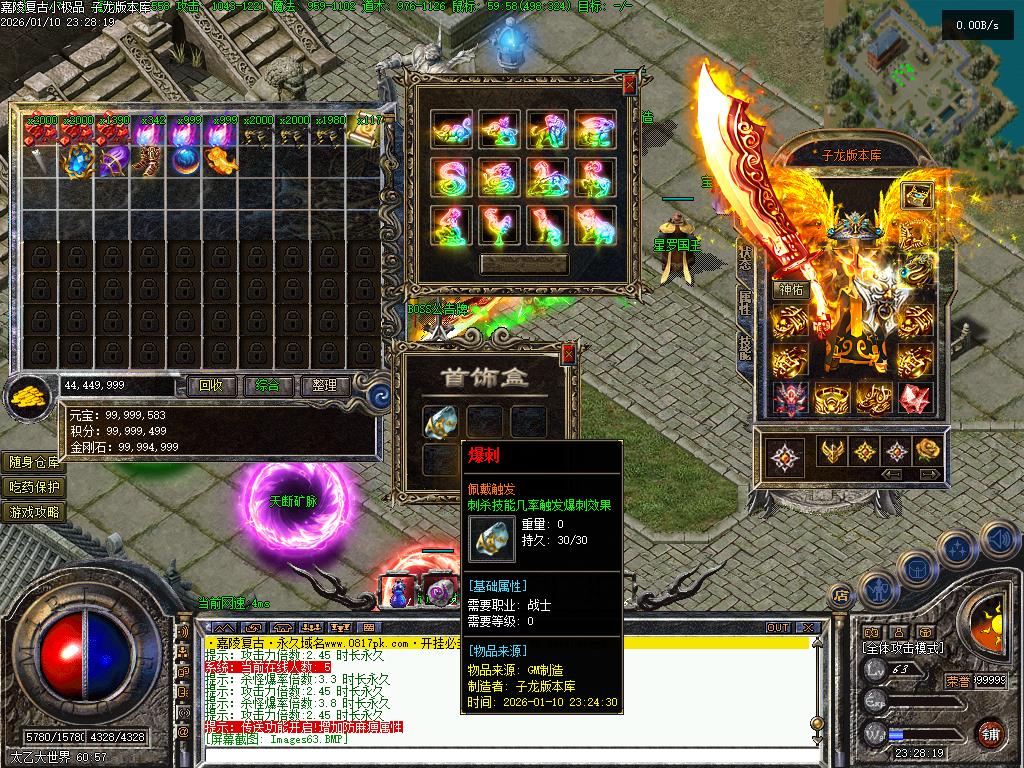
Task: Select the golden rose slot in the character panel
Action: click(x=929, y=451)
